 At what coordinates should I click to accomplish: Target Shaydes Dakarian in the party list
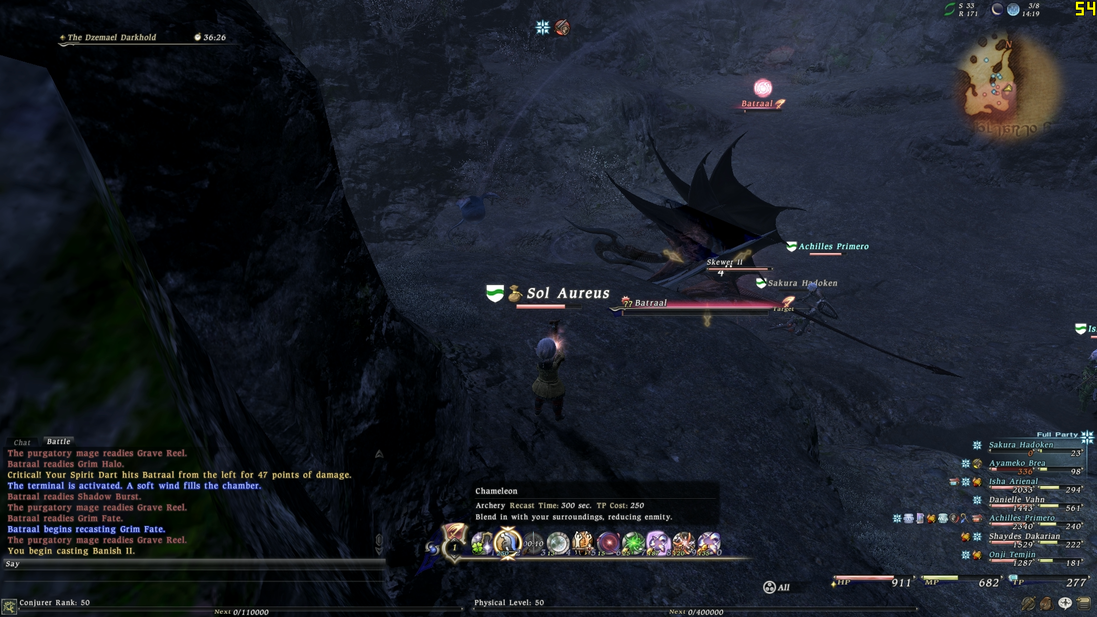click(x=1022, y=536)
